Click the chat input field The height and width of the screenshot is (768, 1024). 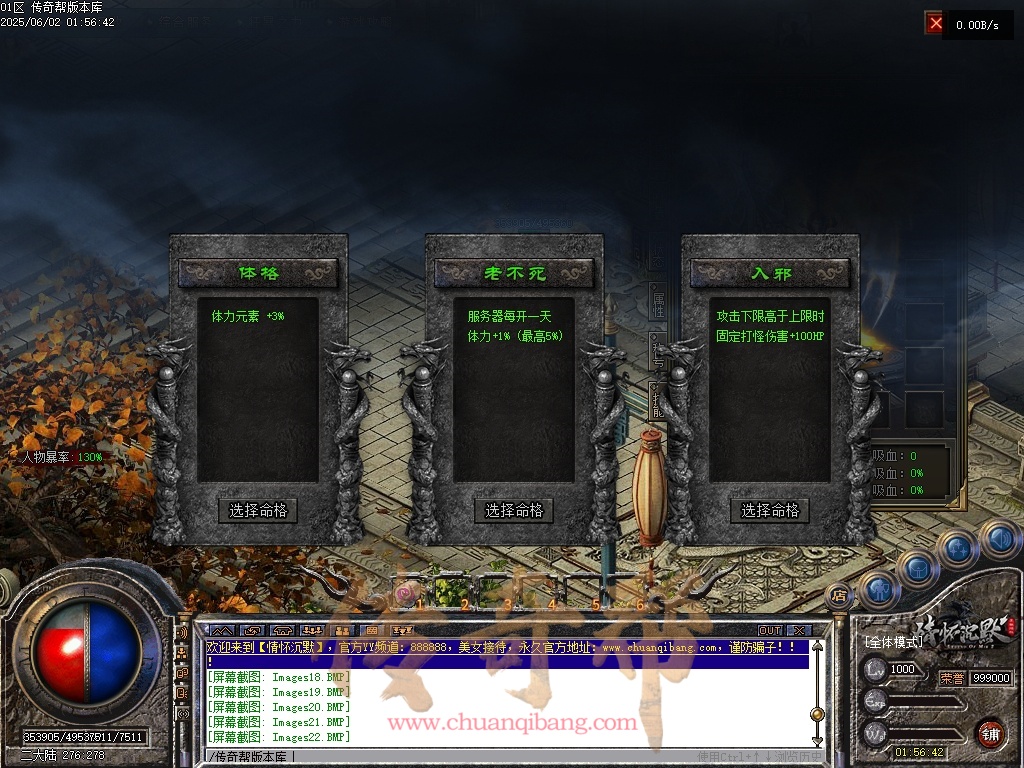tap(500, 756)
